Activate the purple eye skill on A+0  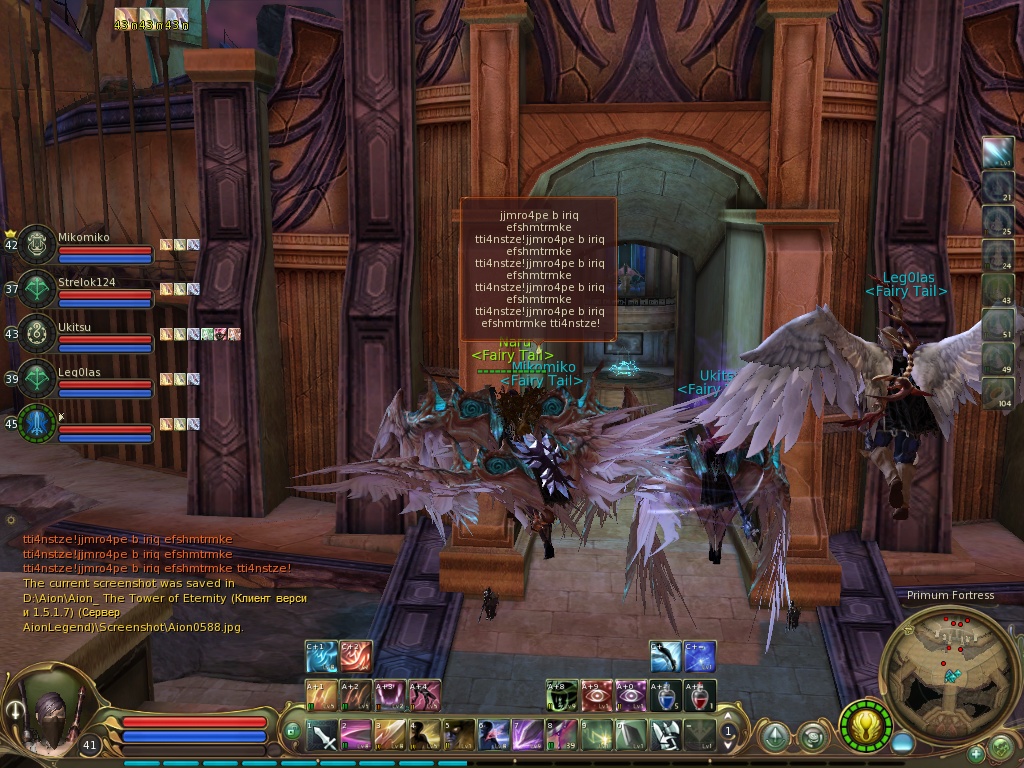[x=631, y=695]
